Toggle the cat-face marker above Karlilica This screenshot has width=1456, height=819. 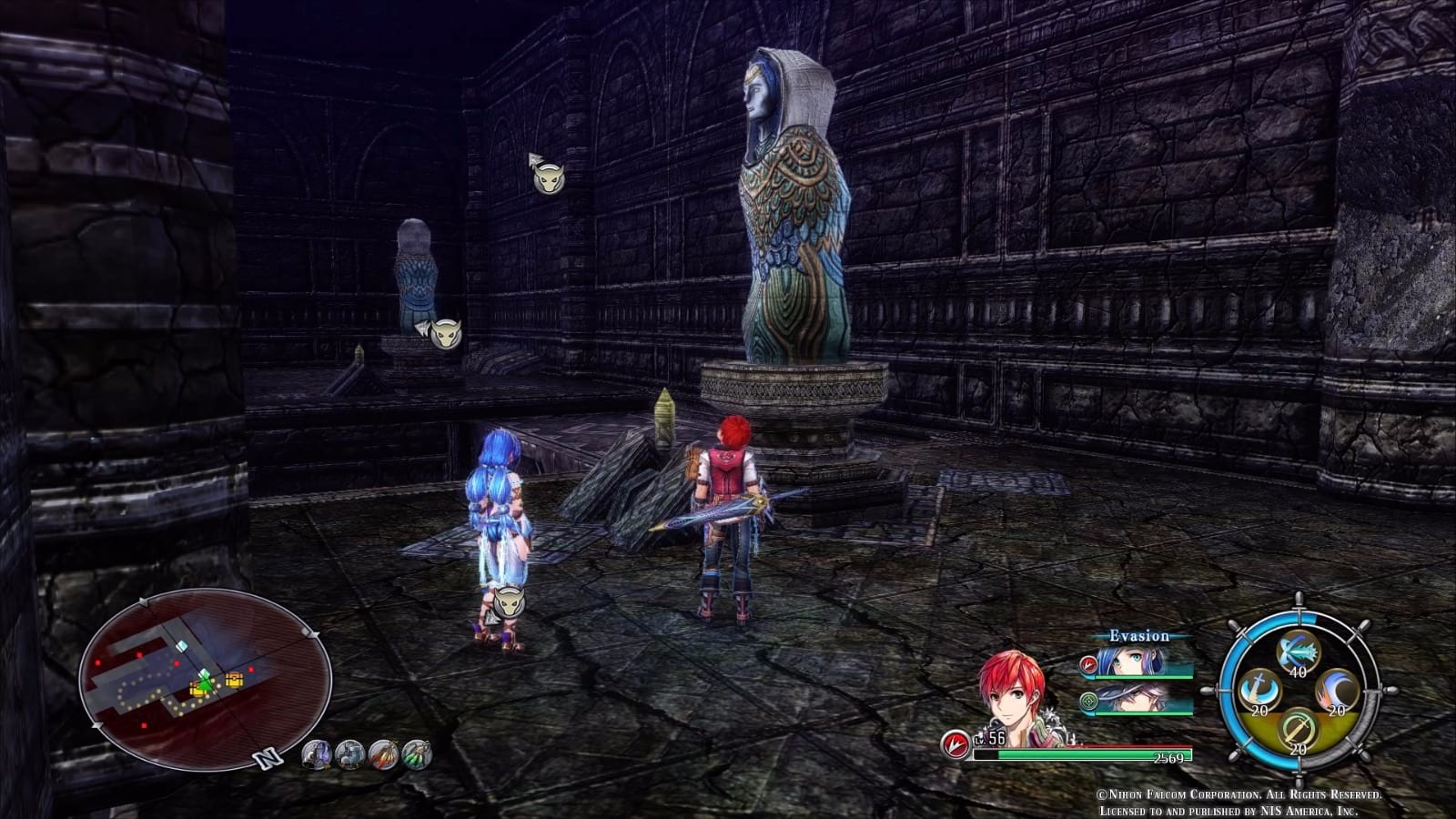[x=510, y=602]
